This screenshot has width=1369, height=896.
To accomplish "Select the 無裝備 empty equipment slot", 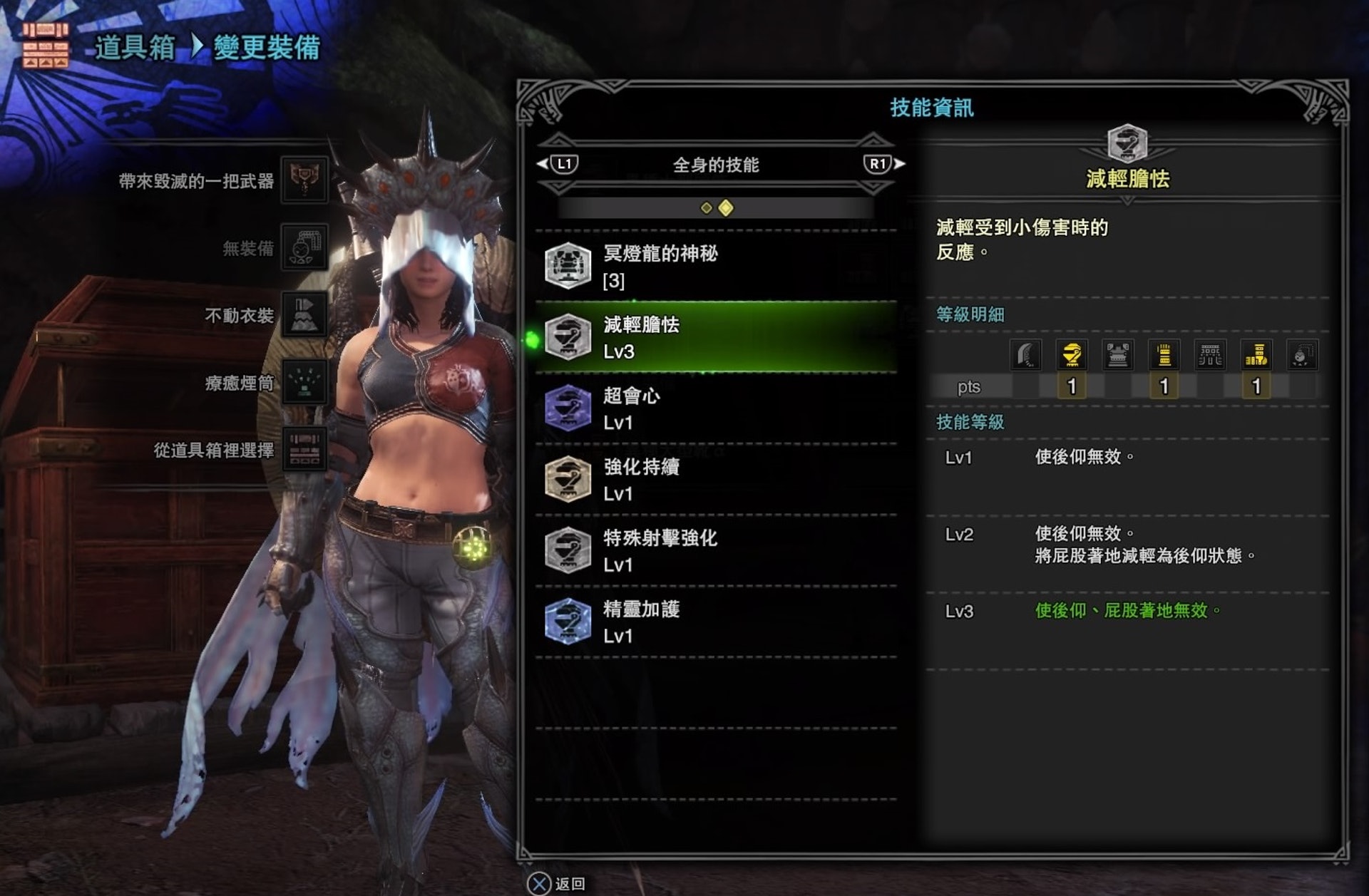I will 304,247.
